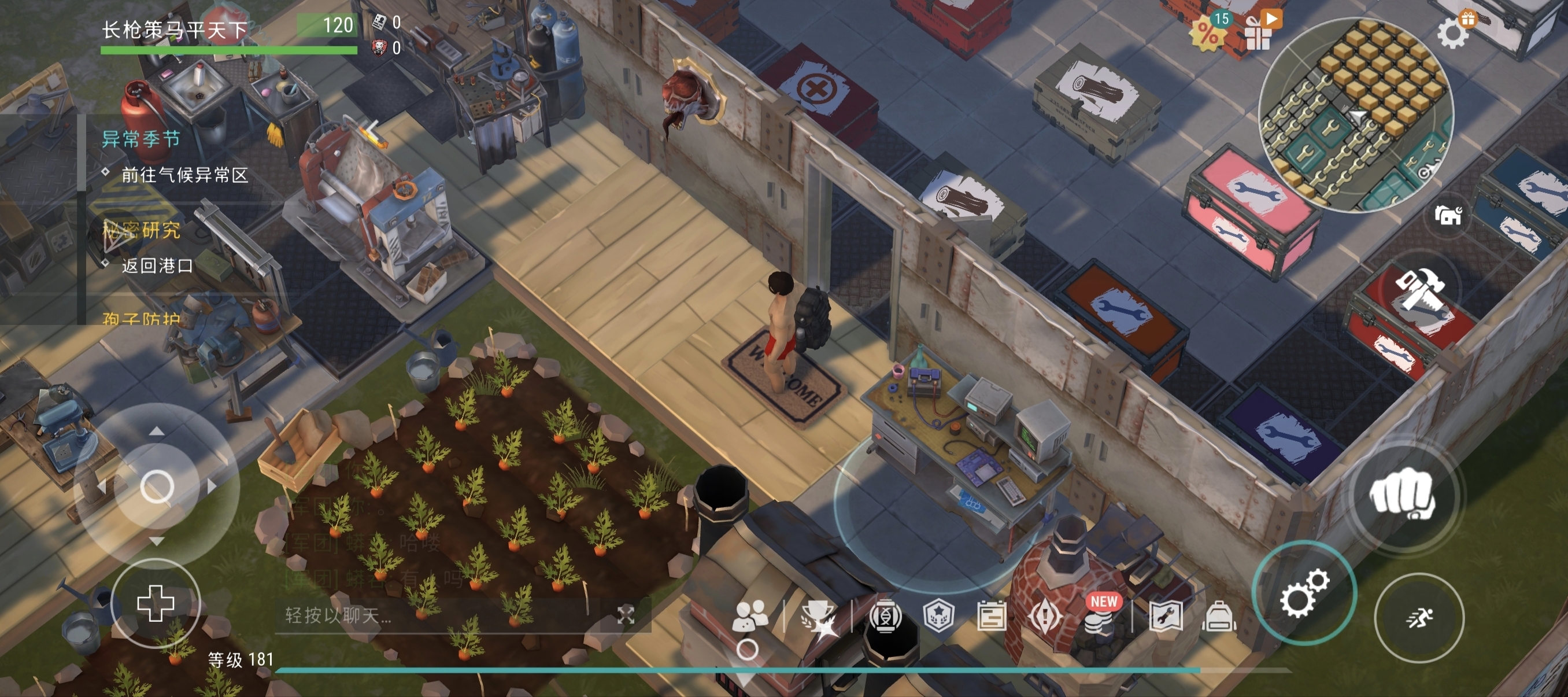Attack with the fist button

click(1402, 493)
